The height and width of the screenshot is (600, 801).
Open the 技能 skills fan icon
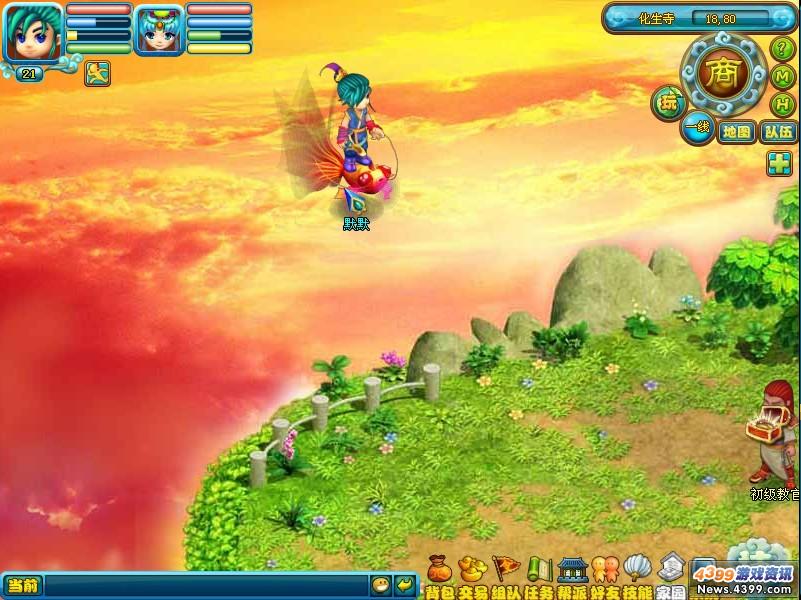click(x=637, y=570)
